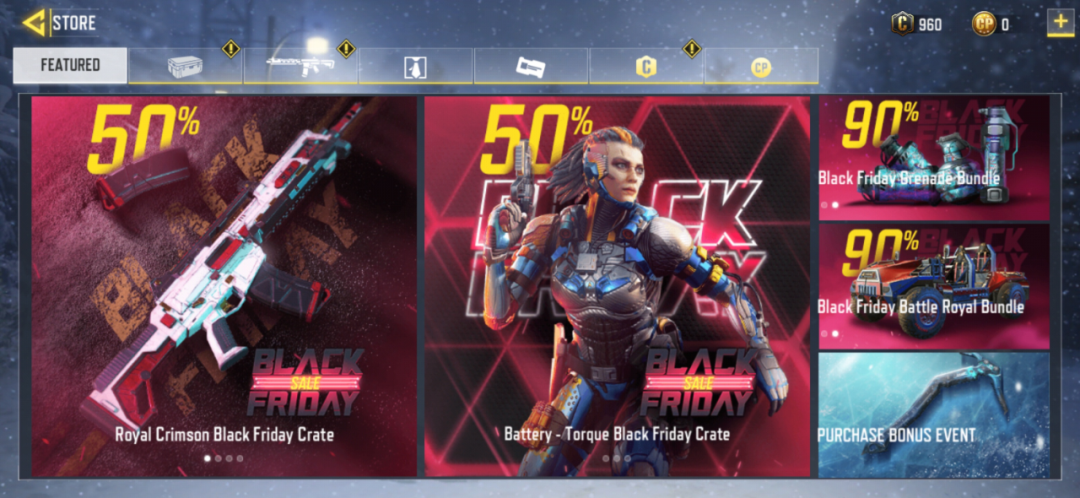
Task: Open the Credits store tab
Action: pos(646,67)
